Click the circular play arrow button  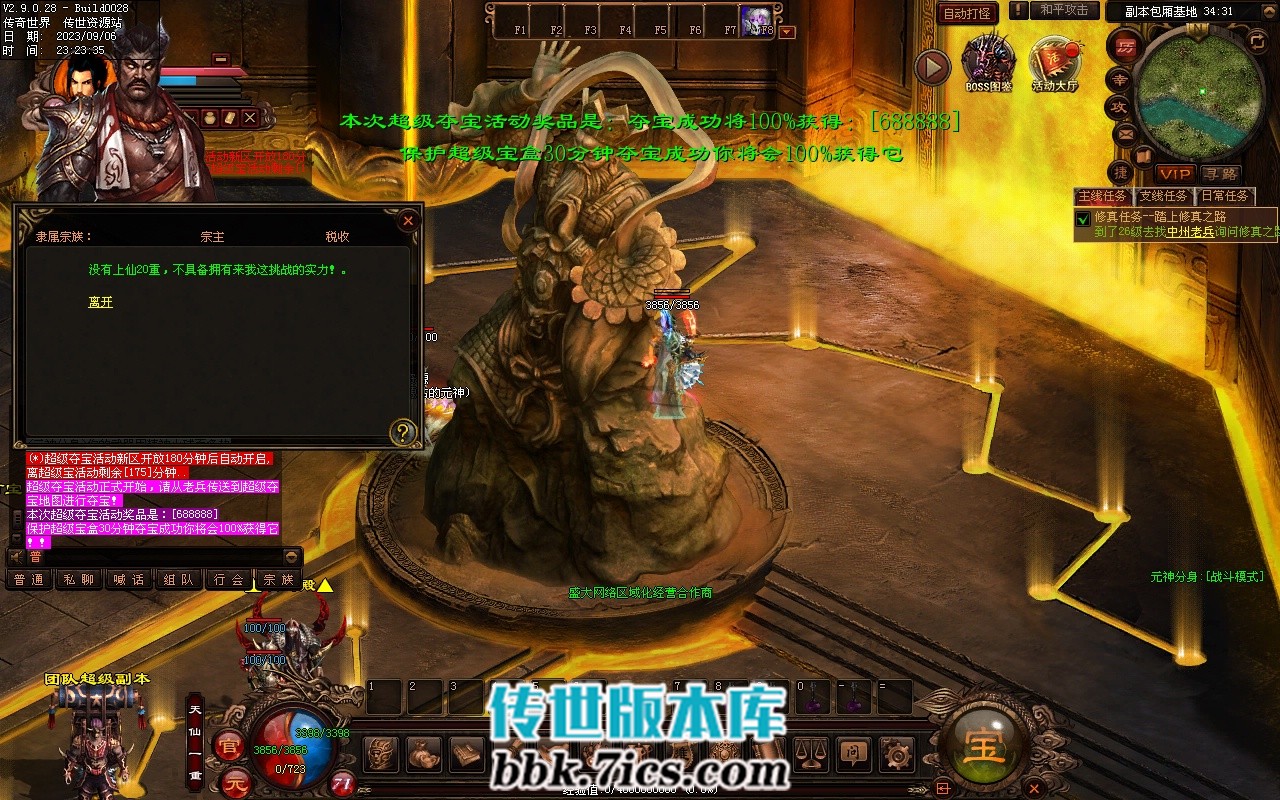click(x=932, y=67)
